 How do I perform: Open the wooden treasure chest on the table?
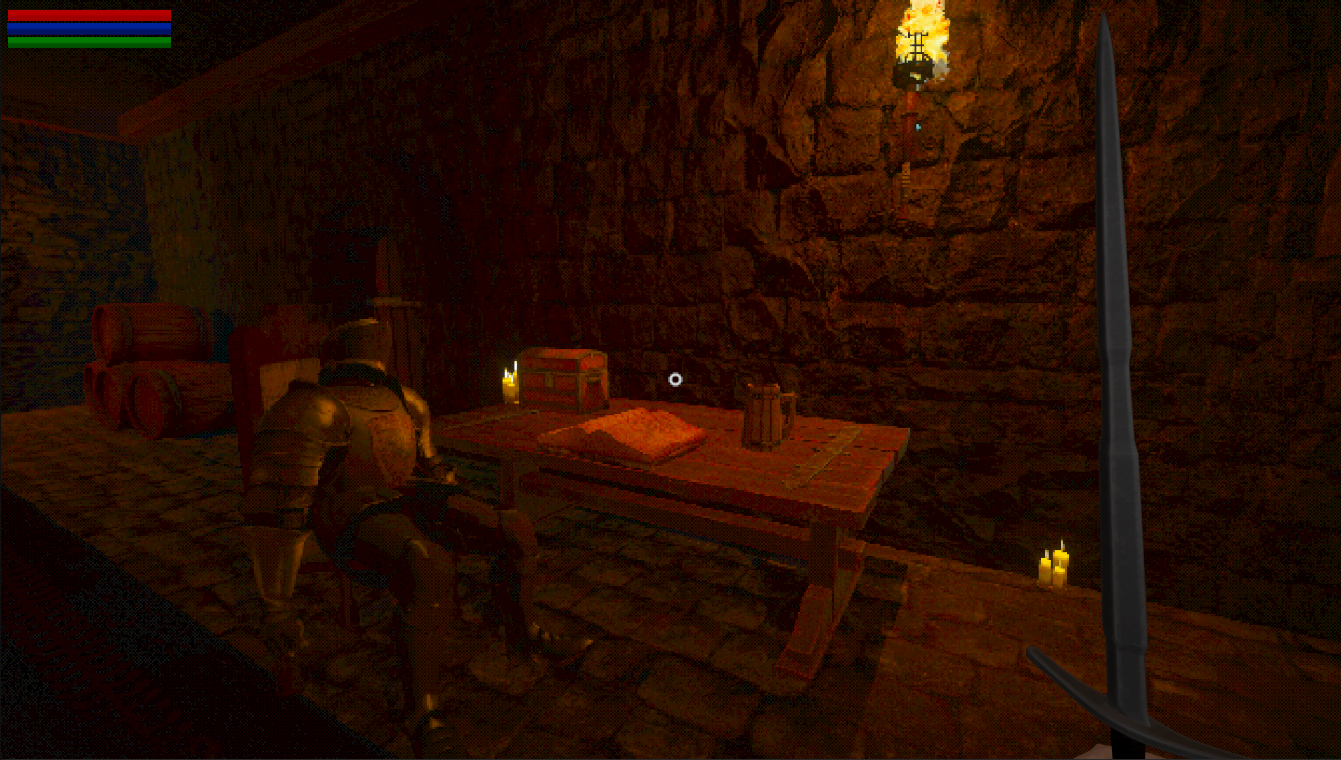tap(563, 380)
